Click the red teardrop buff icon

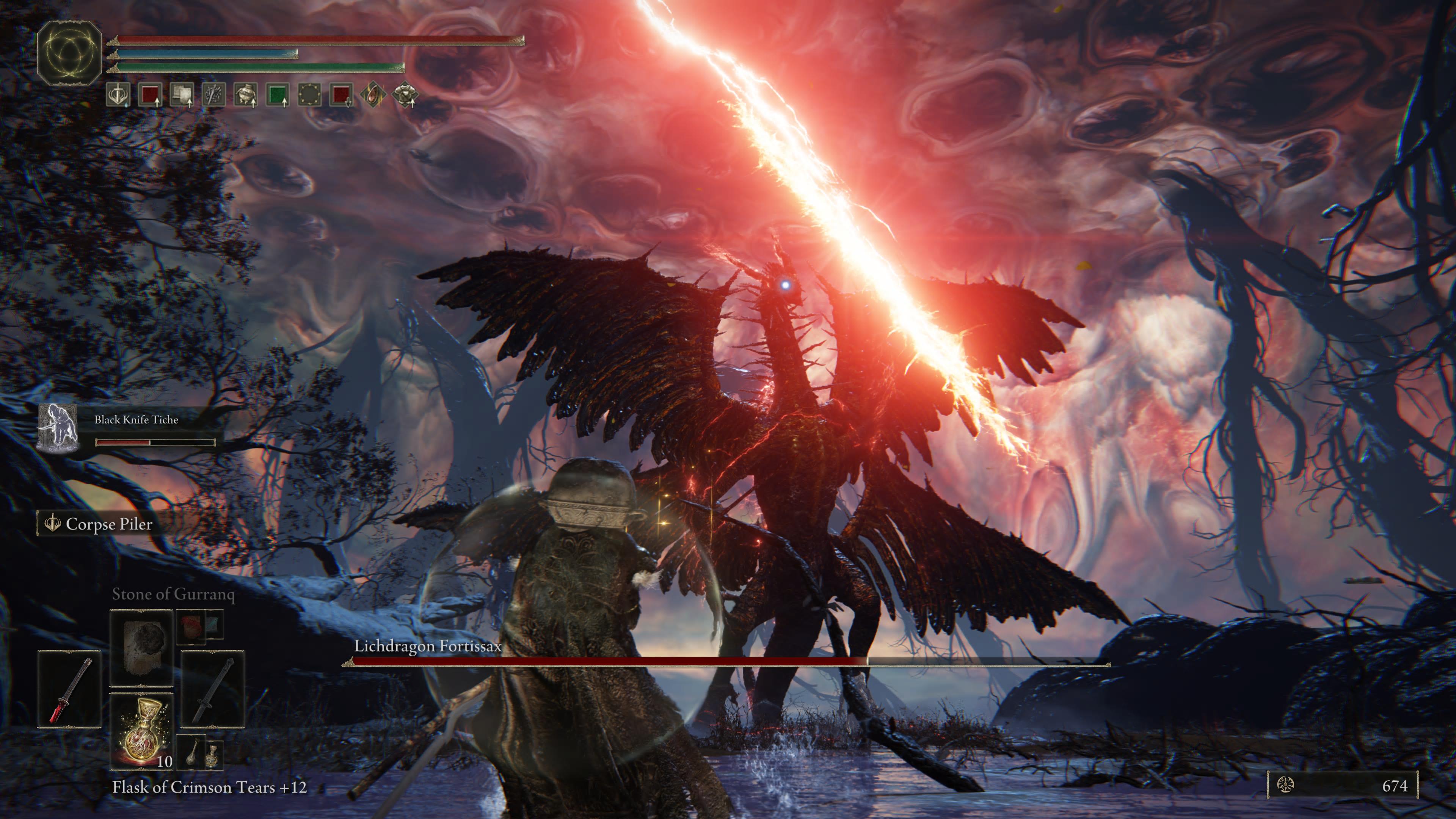pyautogui.click(x=373, y=95)
